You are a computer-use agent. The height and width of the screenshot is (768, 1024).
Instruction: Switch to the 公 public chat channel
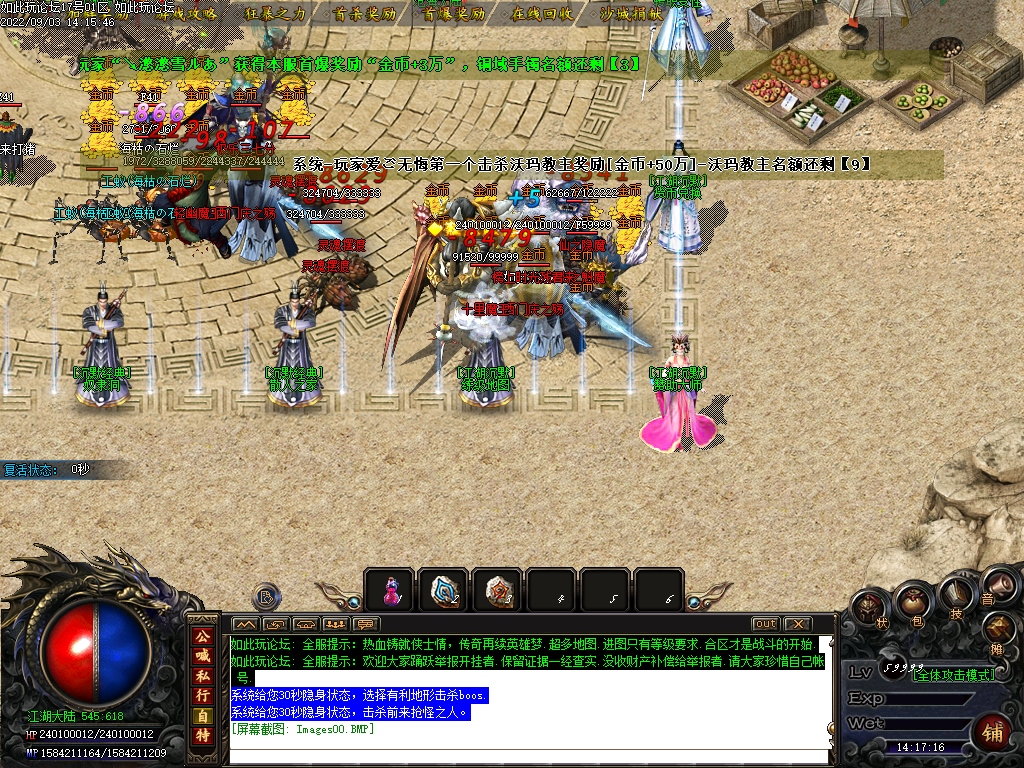202,635
